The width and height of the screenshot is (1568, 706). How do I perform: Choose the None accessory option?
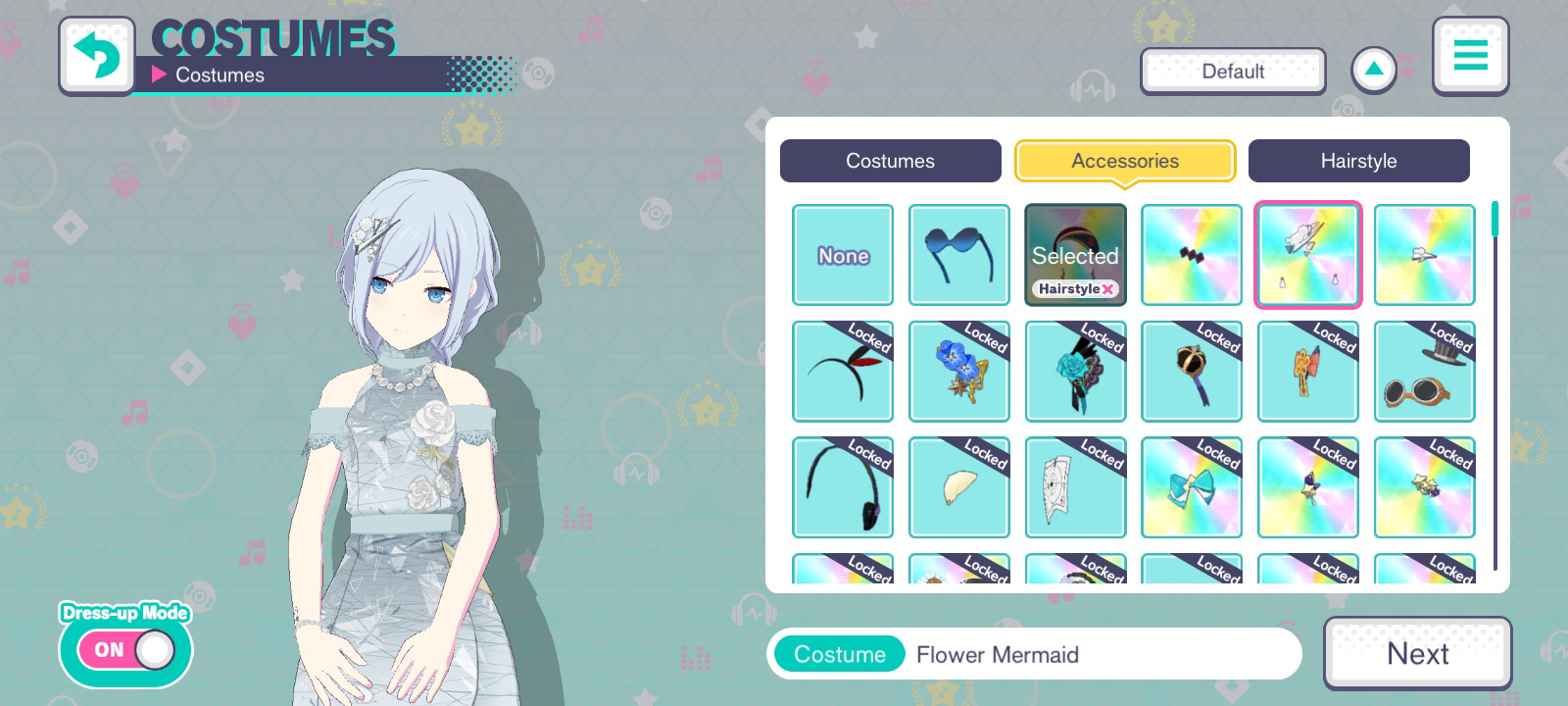(x=843, y=255)
